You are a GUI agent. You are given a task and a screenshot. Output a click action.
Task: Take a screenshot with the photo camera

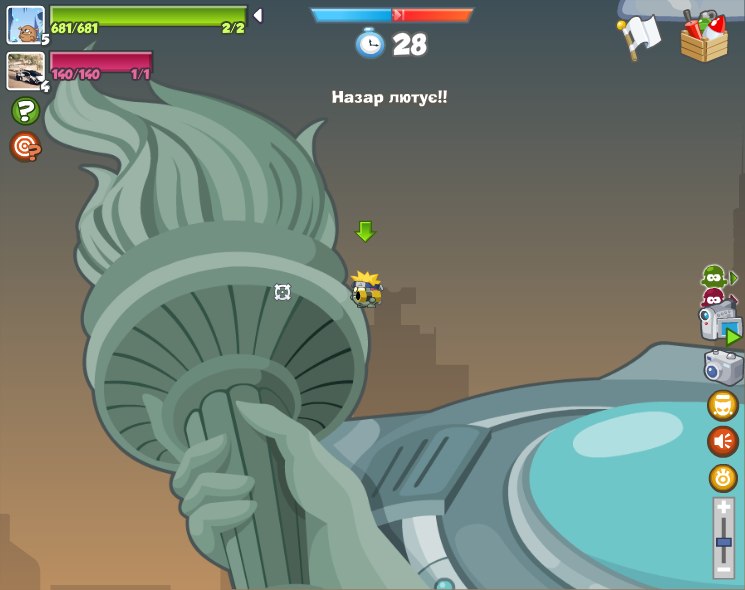pyautogui.click(x=723, y=368)
